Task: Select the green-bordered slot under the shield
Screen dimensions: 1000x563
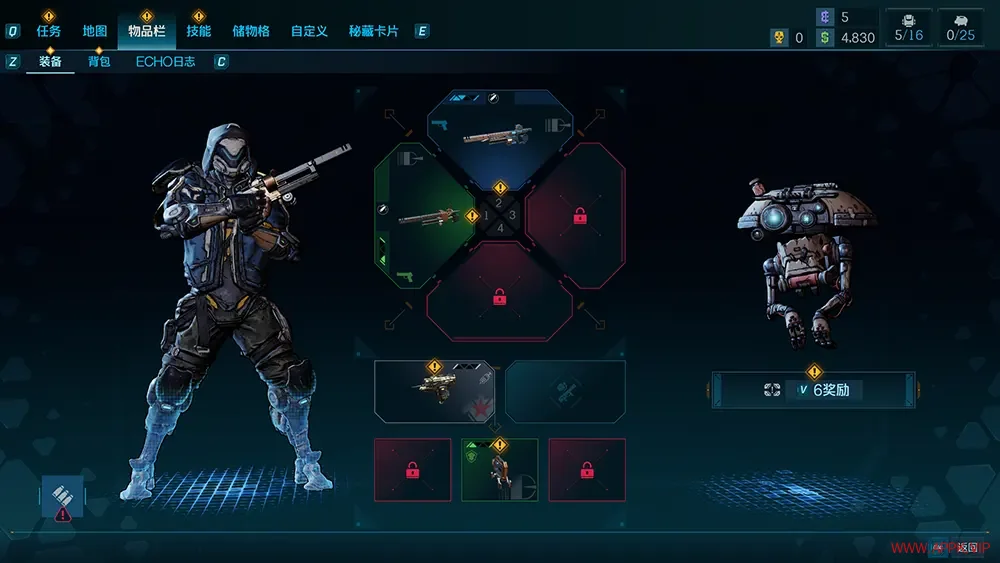Action: 499,469
